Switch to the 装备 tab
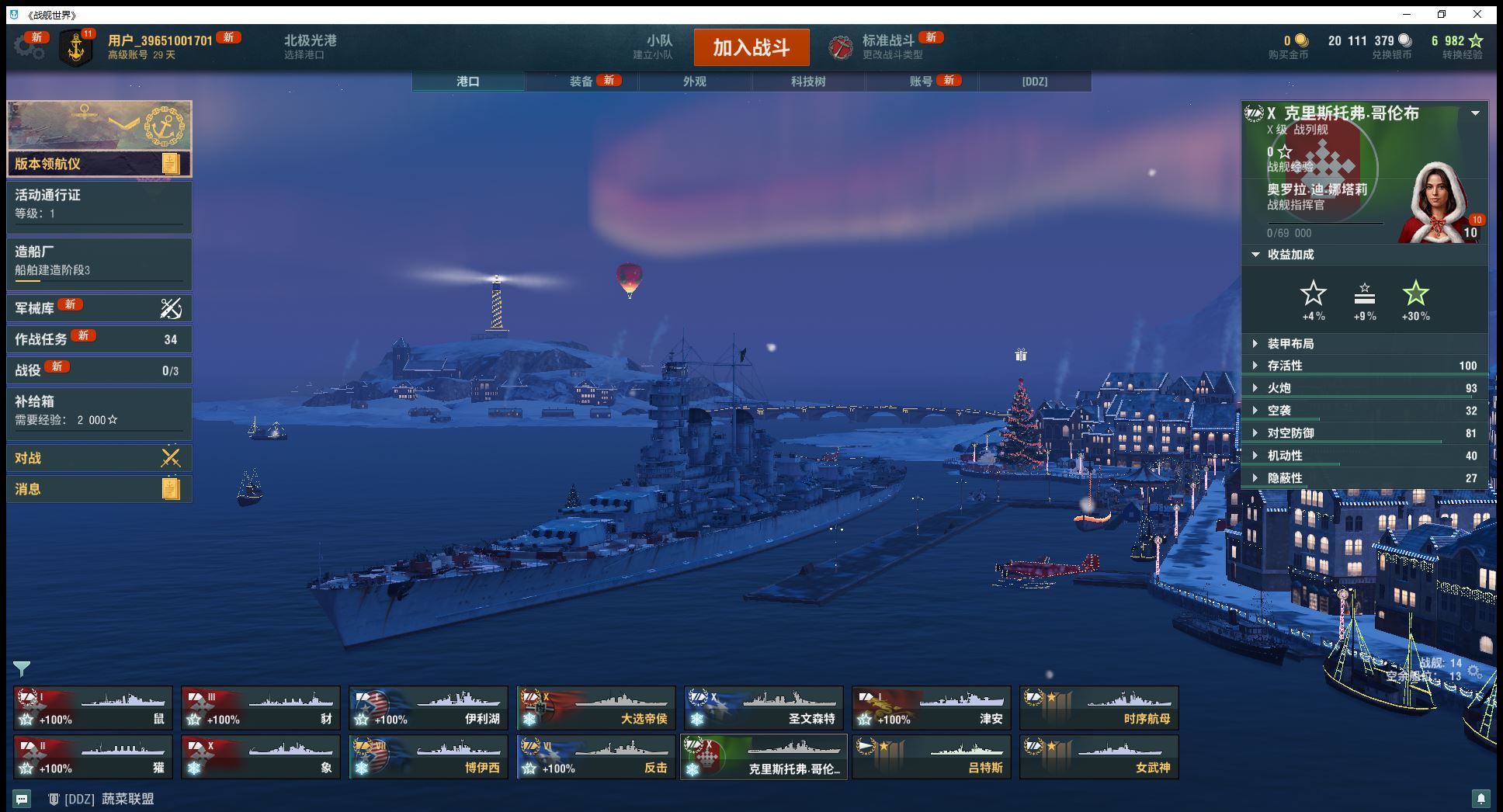This screenshot has height=812, width=1503. 581,82
